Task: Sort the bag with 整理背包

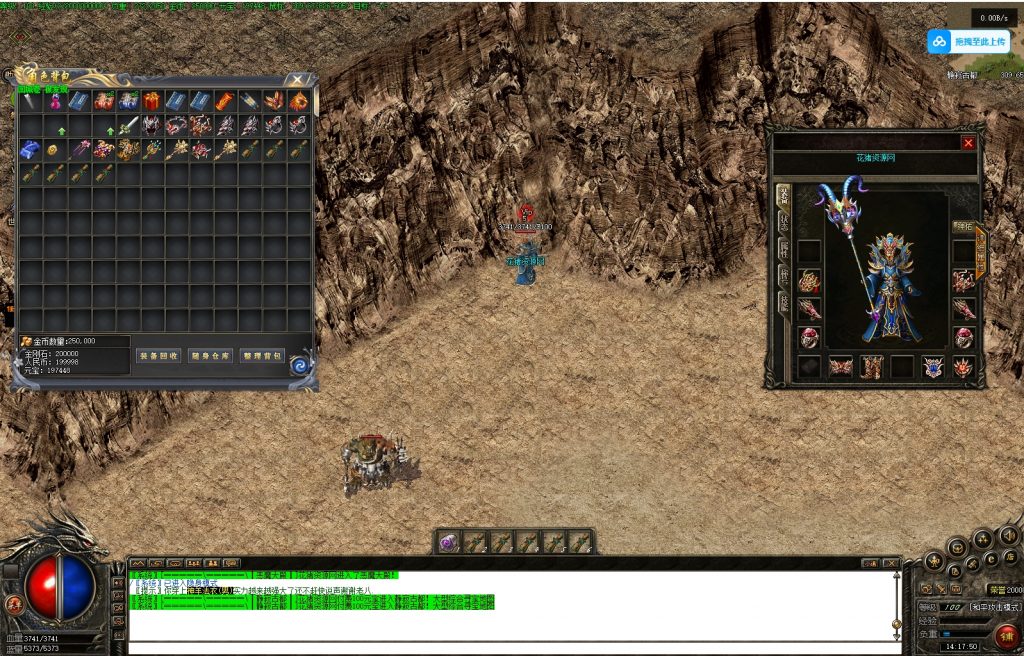Action: [x=262, y=355]
